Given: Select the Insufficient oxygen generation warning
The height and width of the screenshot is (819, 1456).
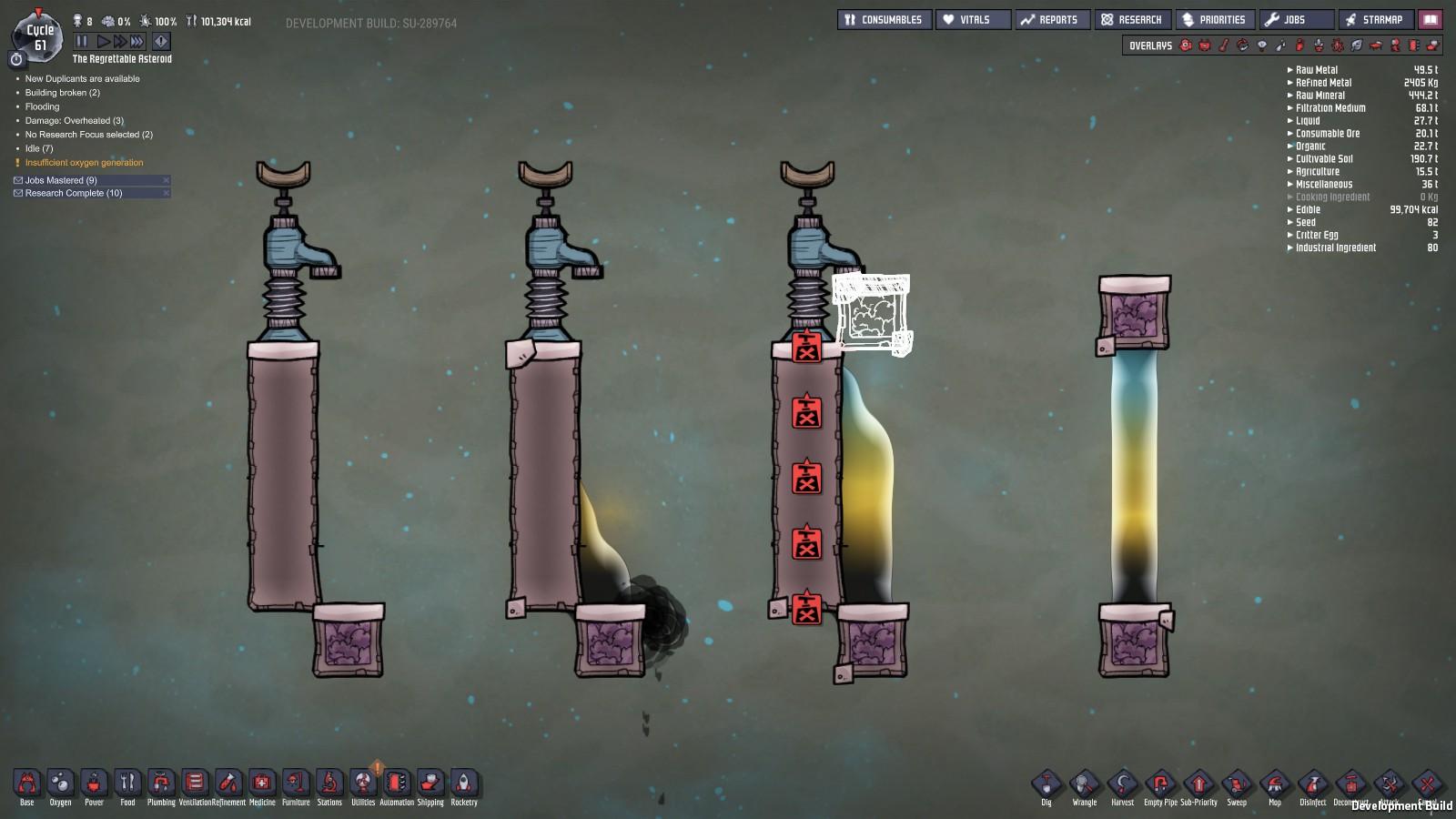Looking at the screenshot, I should tap(84, 163).
